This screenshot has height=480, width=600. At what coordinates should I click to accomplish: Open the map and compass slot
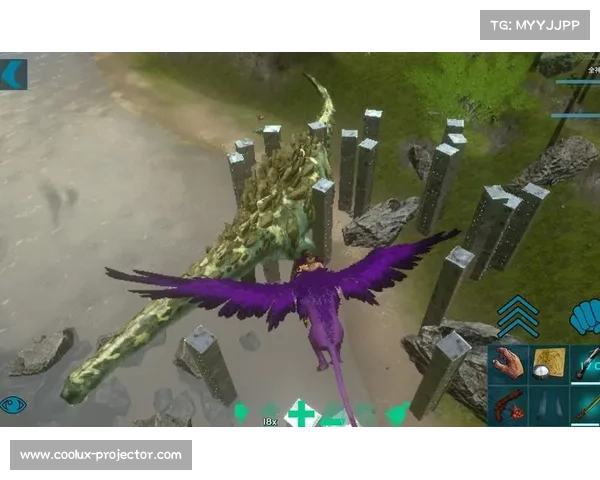tap(549, 364)
